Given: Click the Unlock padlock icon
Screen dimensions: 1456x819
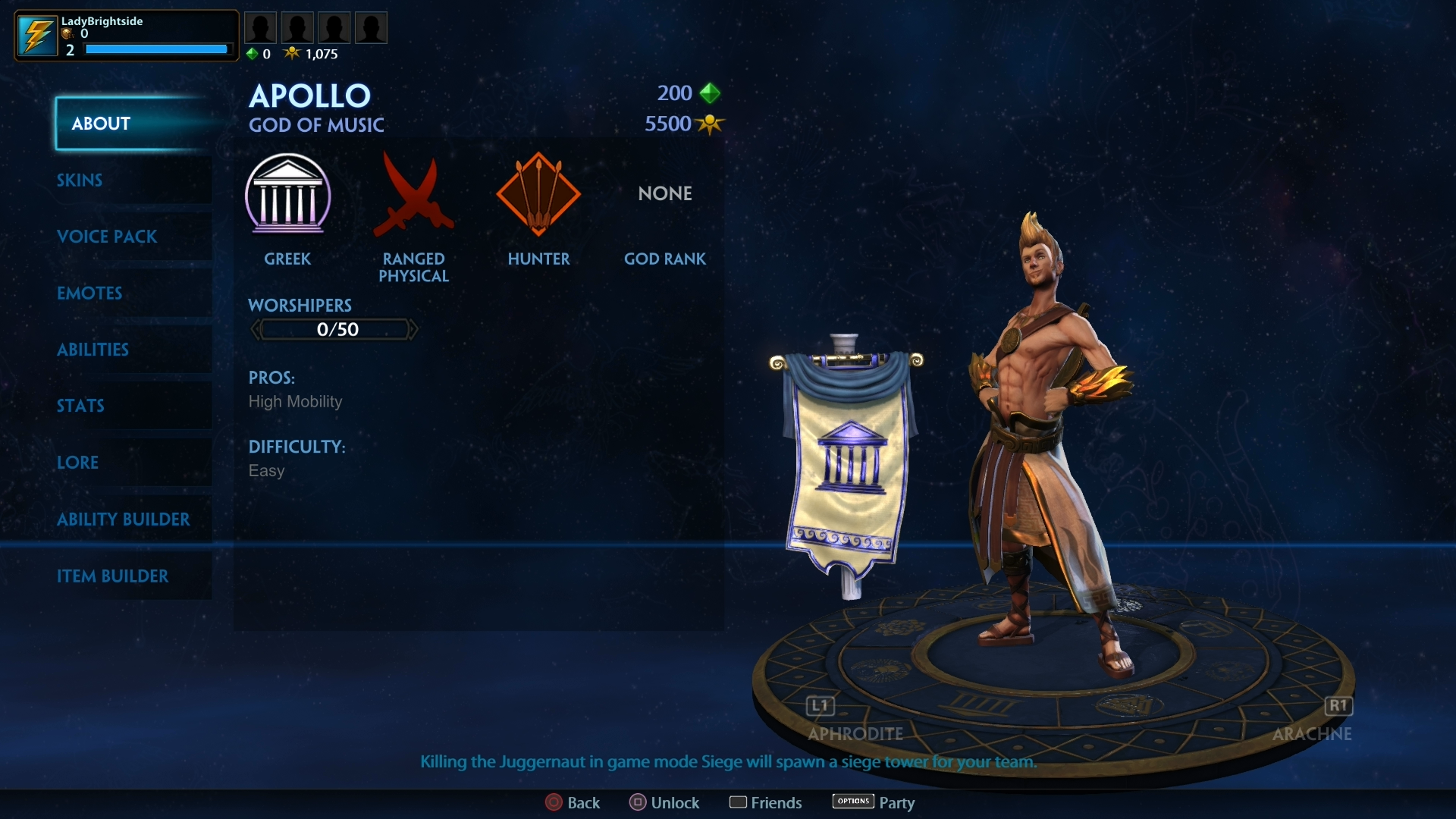Looking at the screenshot, I should tap(637, 802).
